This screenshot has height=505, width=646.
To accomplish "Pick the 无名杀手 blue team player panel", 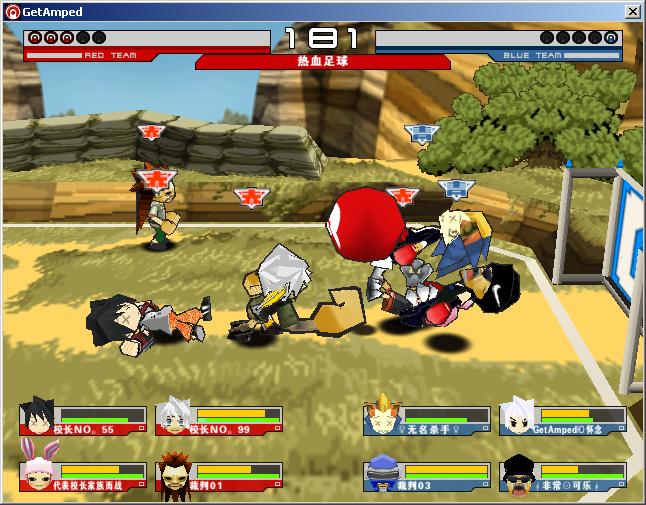I will click(x=427, y=419).
